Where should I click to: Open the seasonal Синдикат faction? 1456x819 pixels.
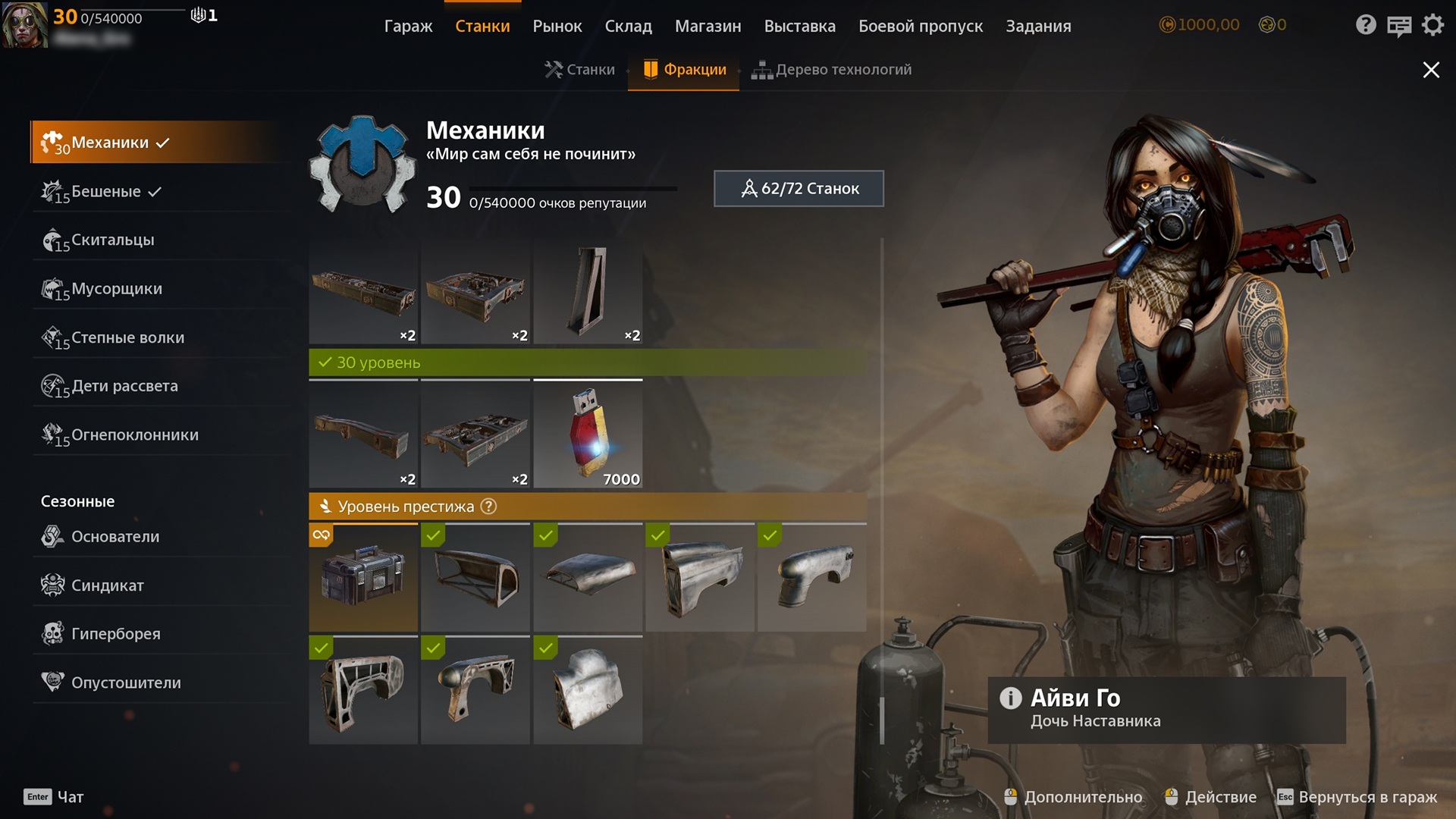[x=107, y=585]
